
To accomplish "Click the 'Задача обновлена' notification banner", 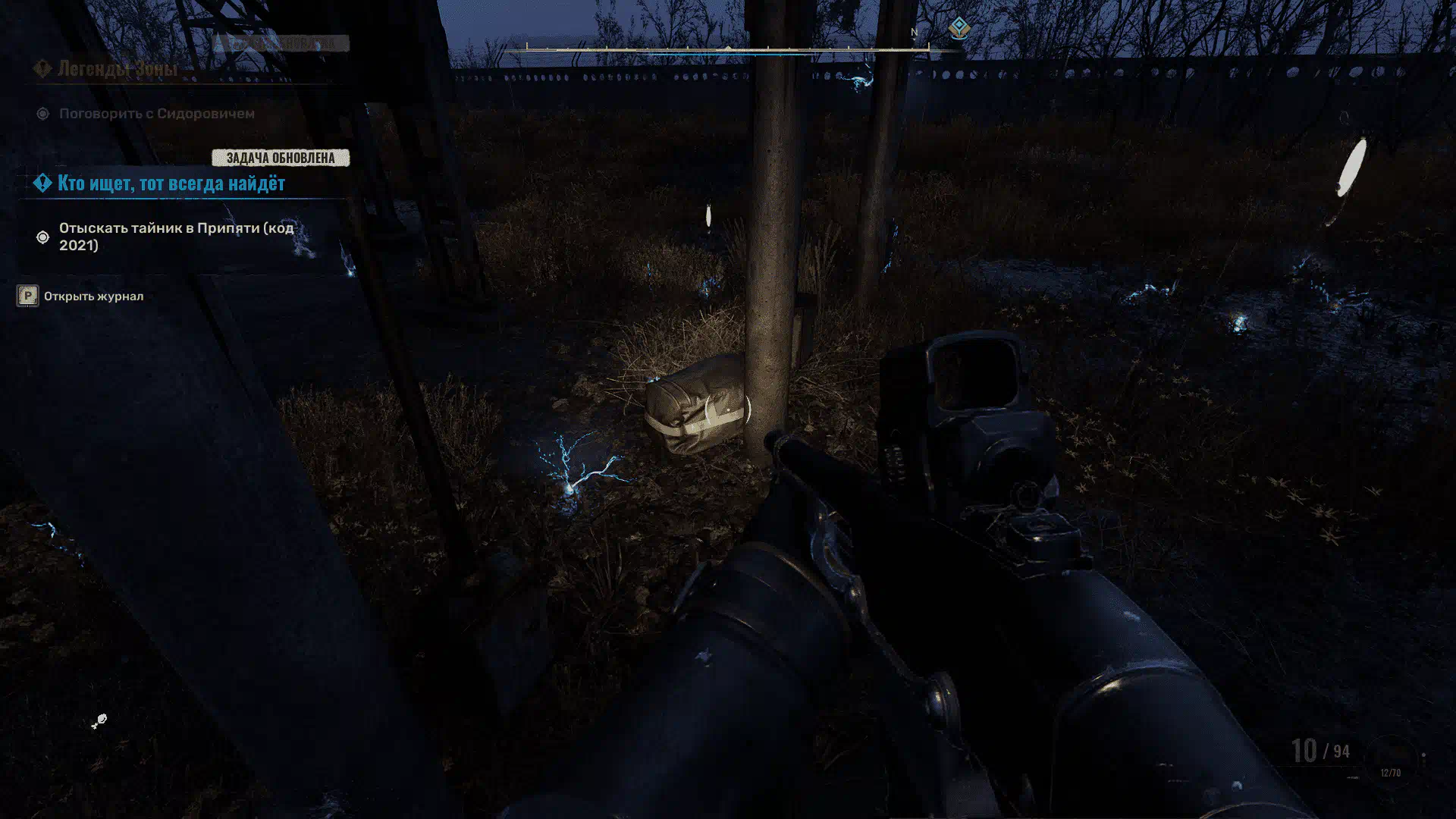I will tap(280, 158).
